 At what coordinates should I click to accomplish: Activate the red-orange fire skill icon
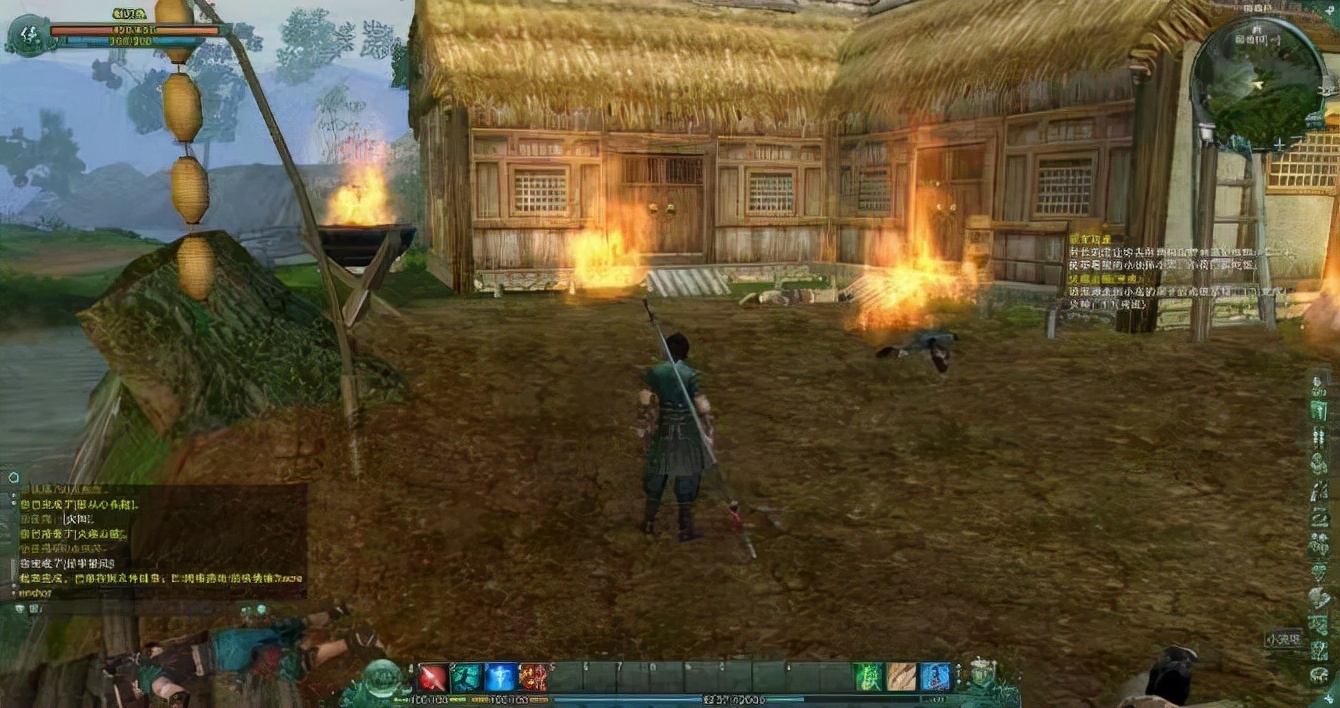tap(533, 677)
